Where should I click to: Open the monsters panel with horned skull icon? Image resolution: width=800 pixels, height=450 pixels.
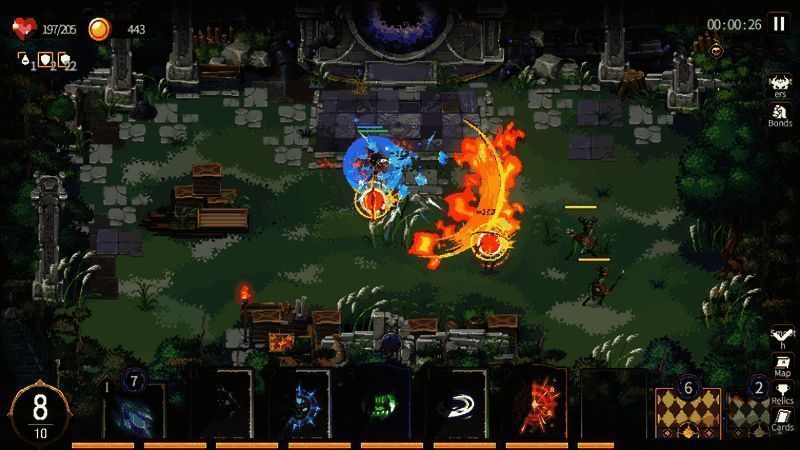pyautogui.click(x=780, y=84)
